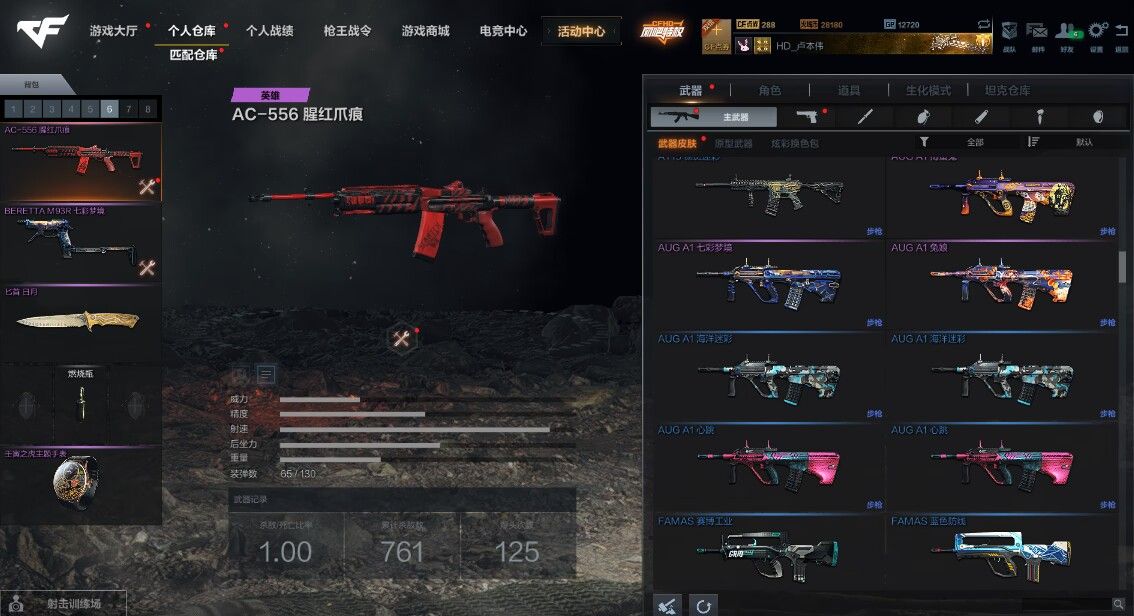Visit the 游戏商城 game store

click(x=426, y=31)
